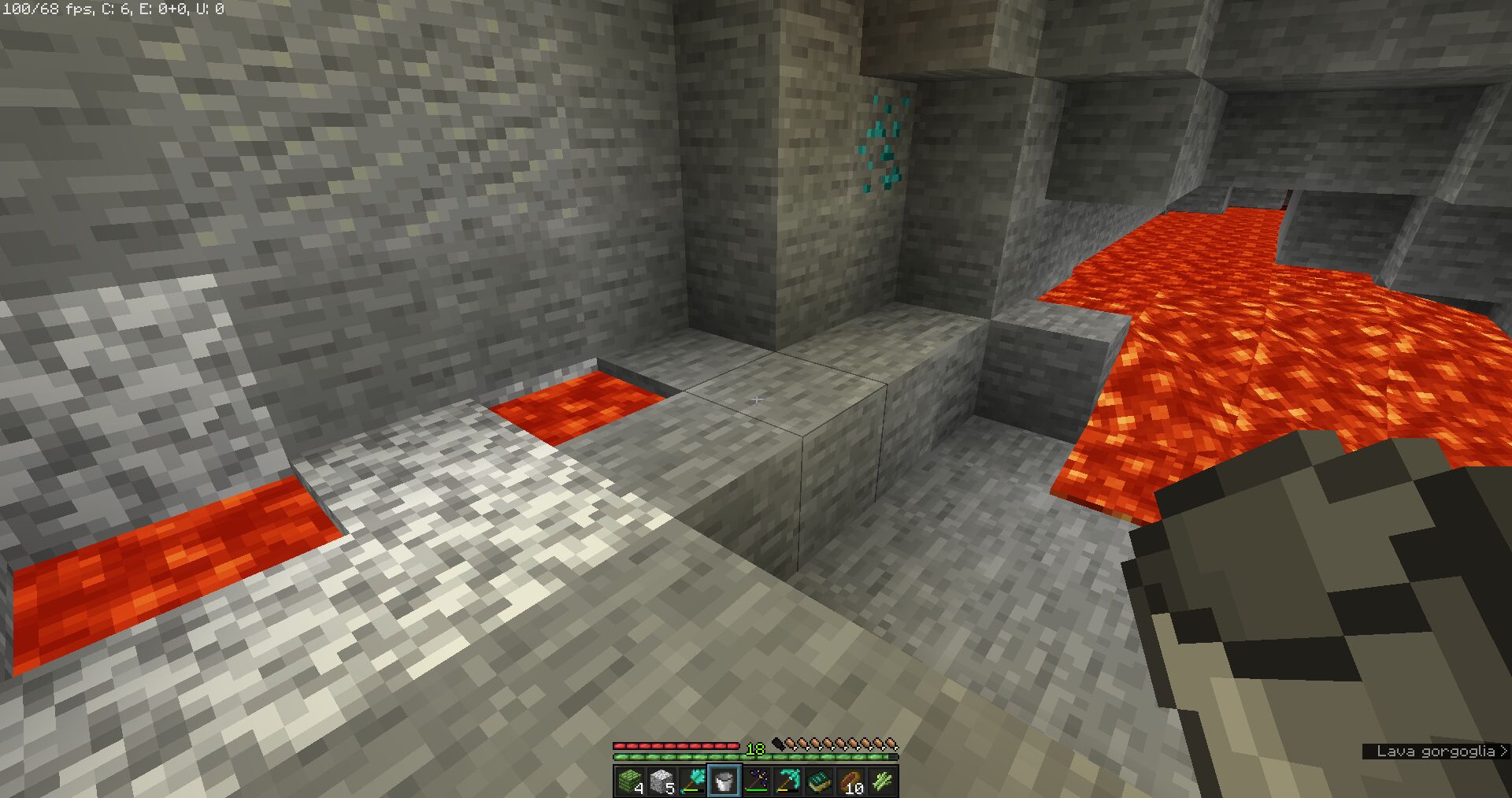This screenshot has height=798, width=1512.
Task: Select the empty bucket hotbar slot
Action: [x=724, y=781]
